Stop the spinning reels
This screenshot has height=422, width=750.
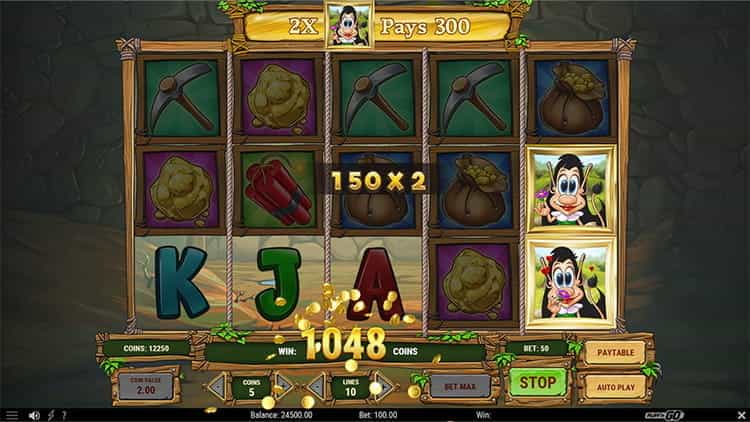coord(537,382)
